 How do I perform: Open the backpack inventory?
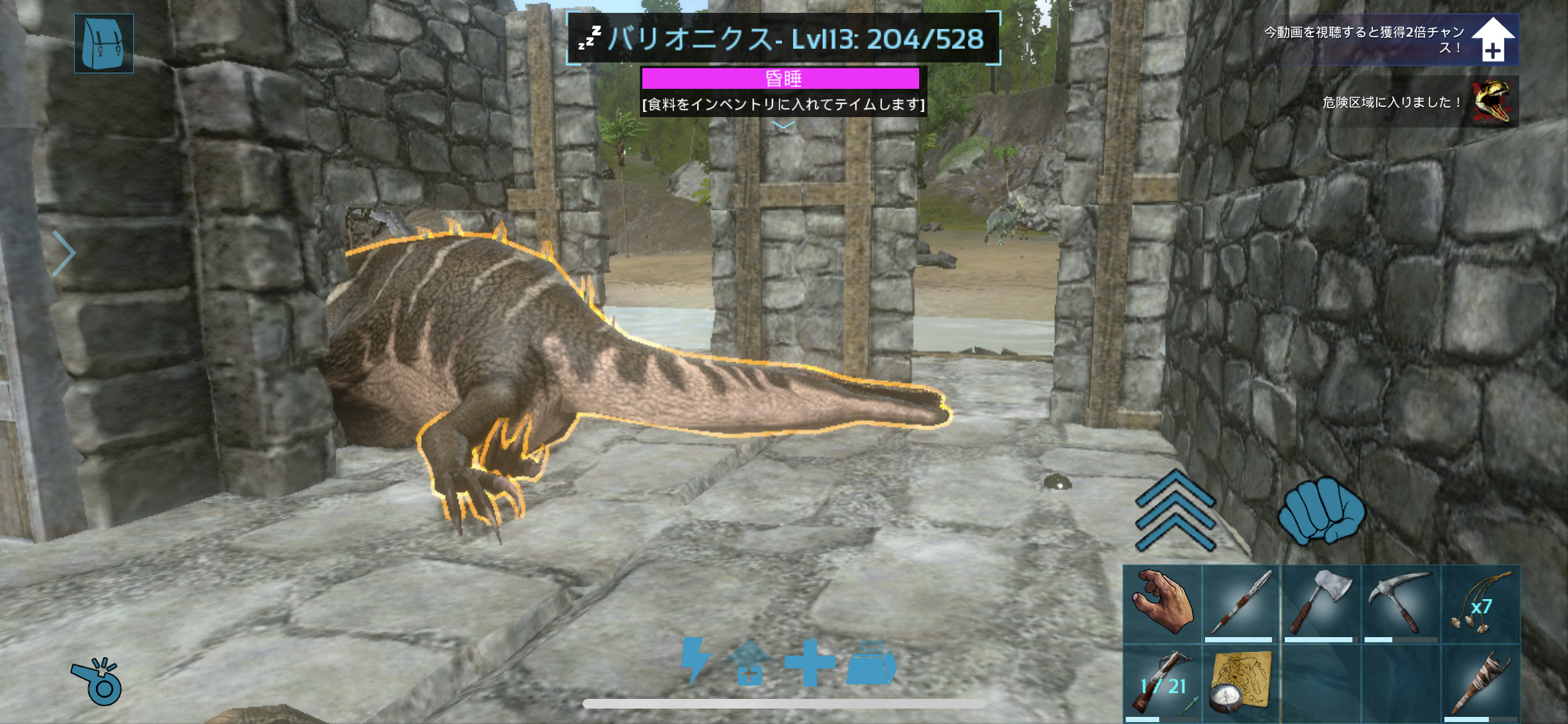(x=104, y=43)
